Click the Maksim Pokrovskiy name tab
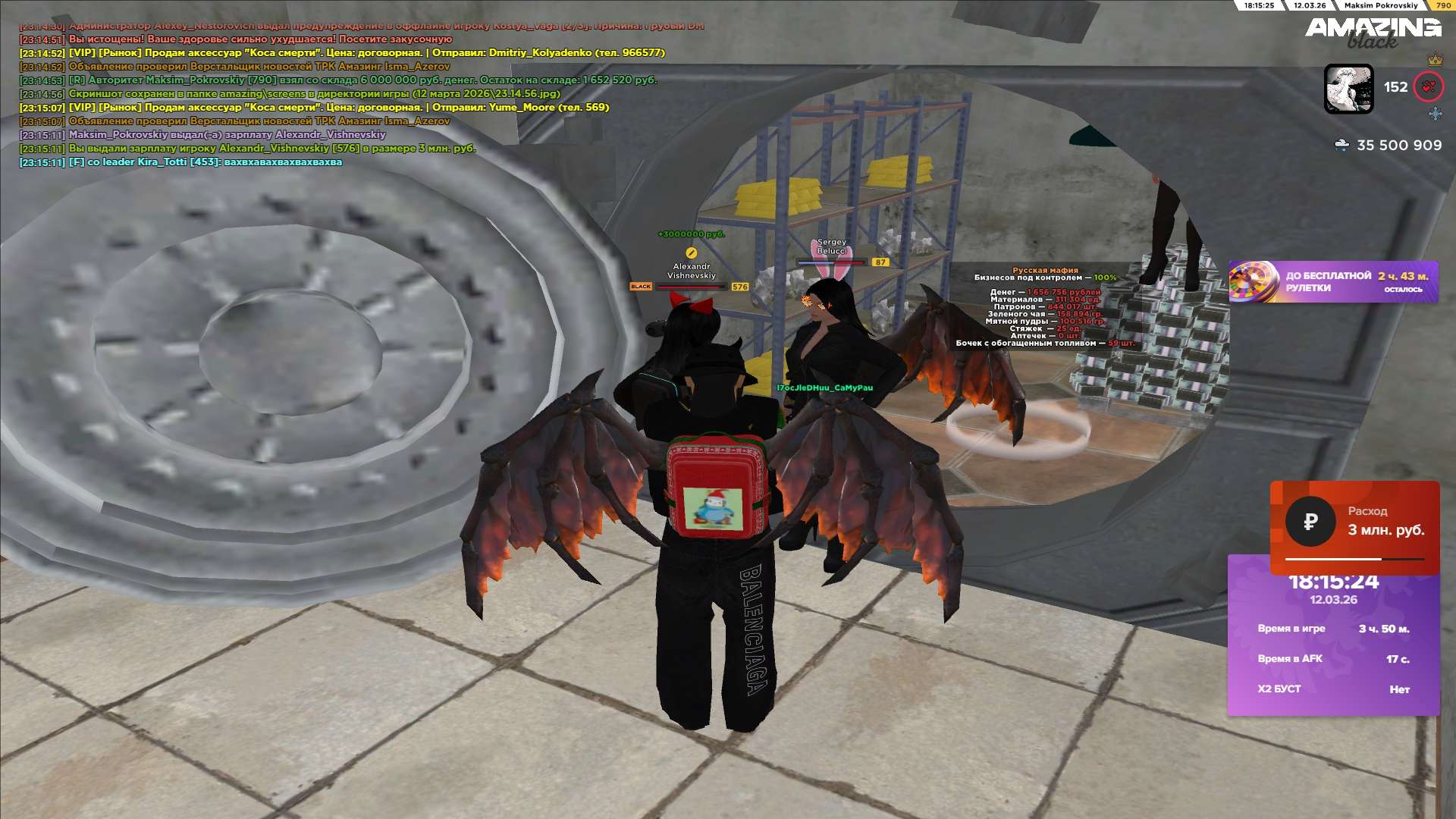 [1380, 5]
